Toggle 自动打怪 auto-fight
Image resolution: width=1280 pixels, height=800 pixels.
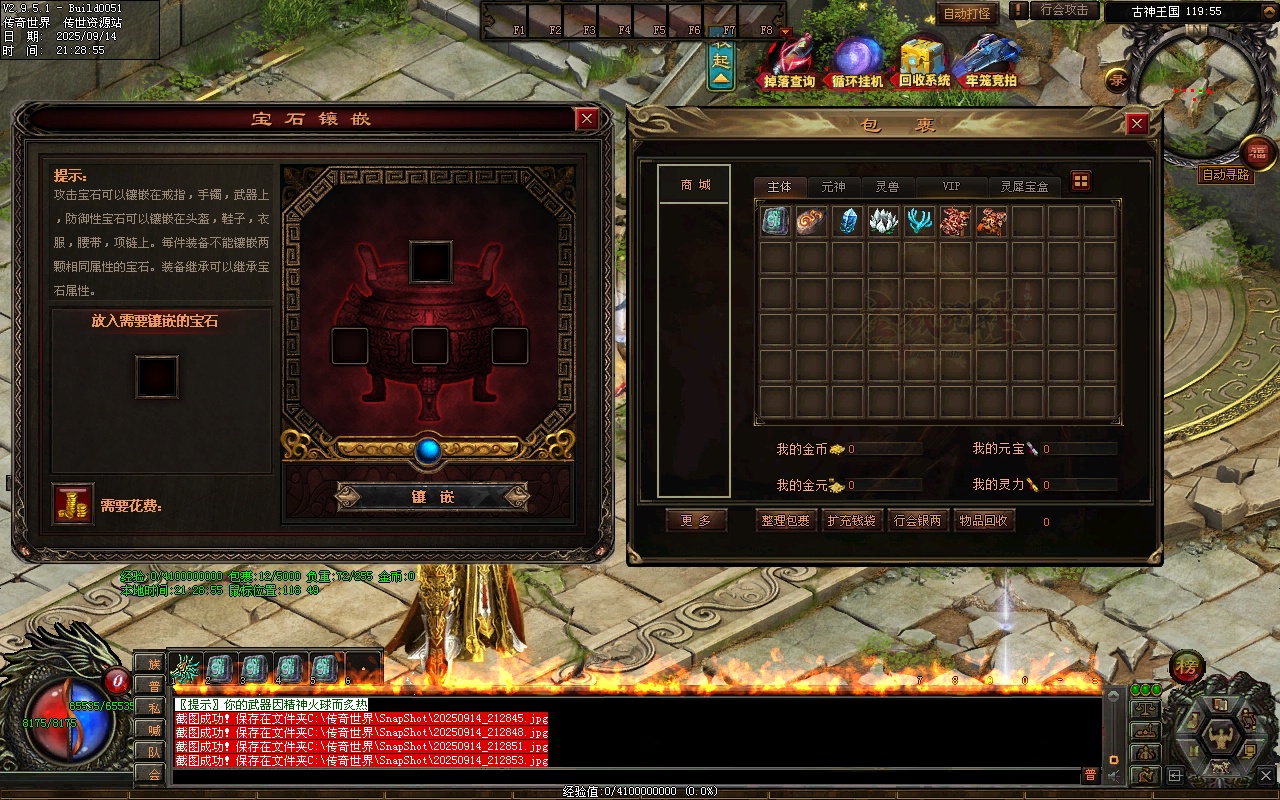click(967, 14)
